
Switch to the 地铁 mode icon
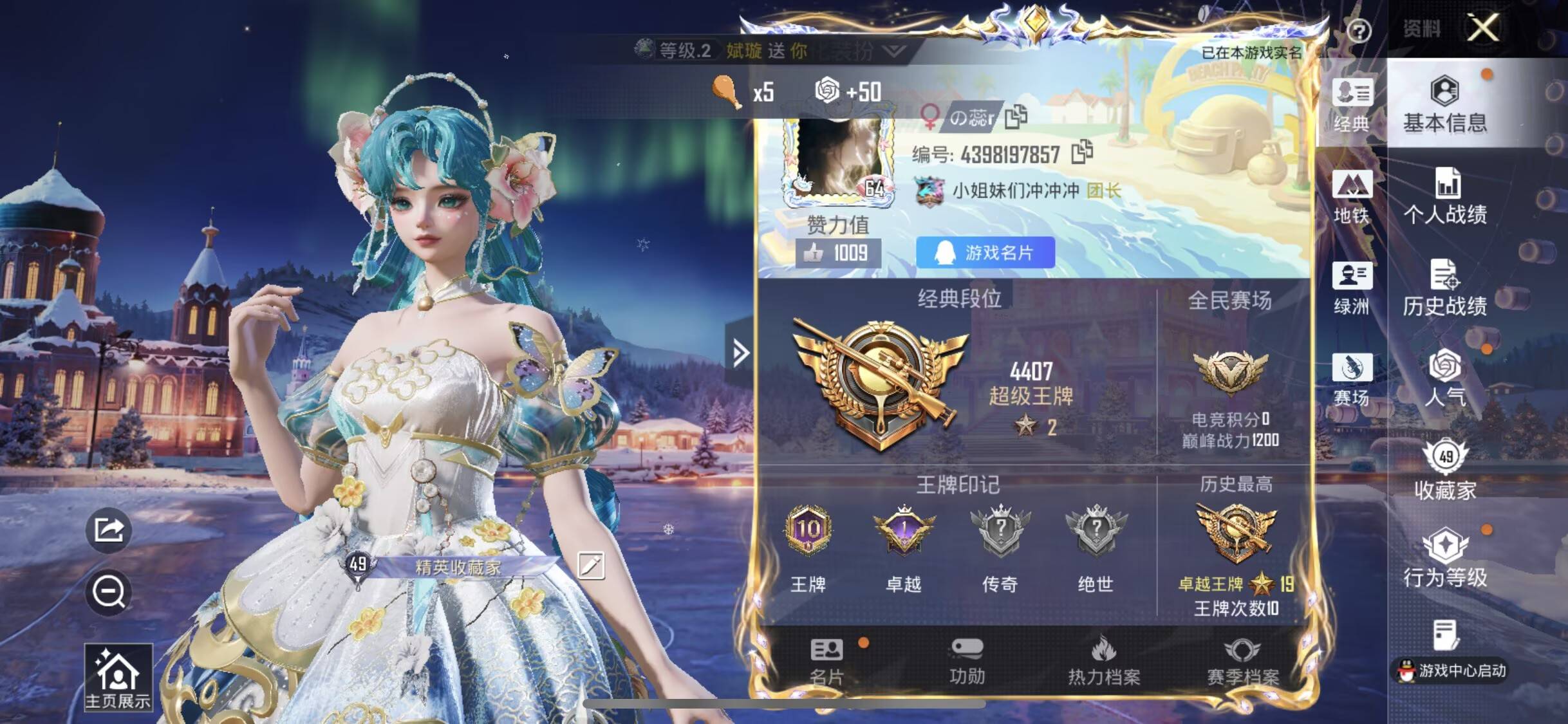(x=1353, y=193)
